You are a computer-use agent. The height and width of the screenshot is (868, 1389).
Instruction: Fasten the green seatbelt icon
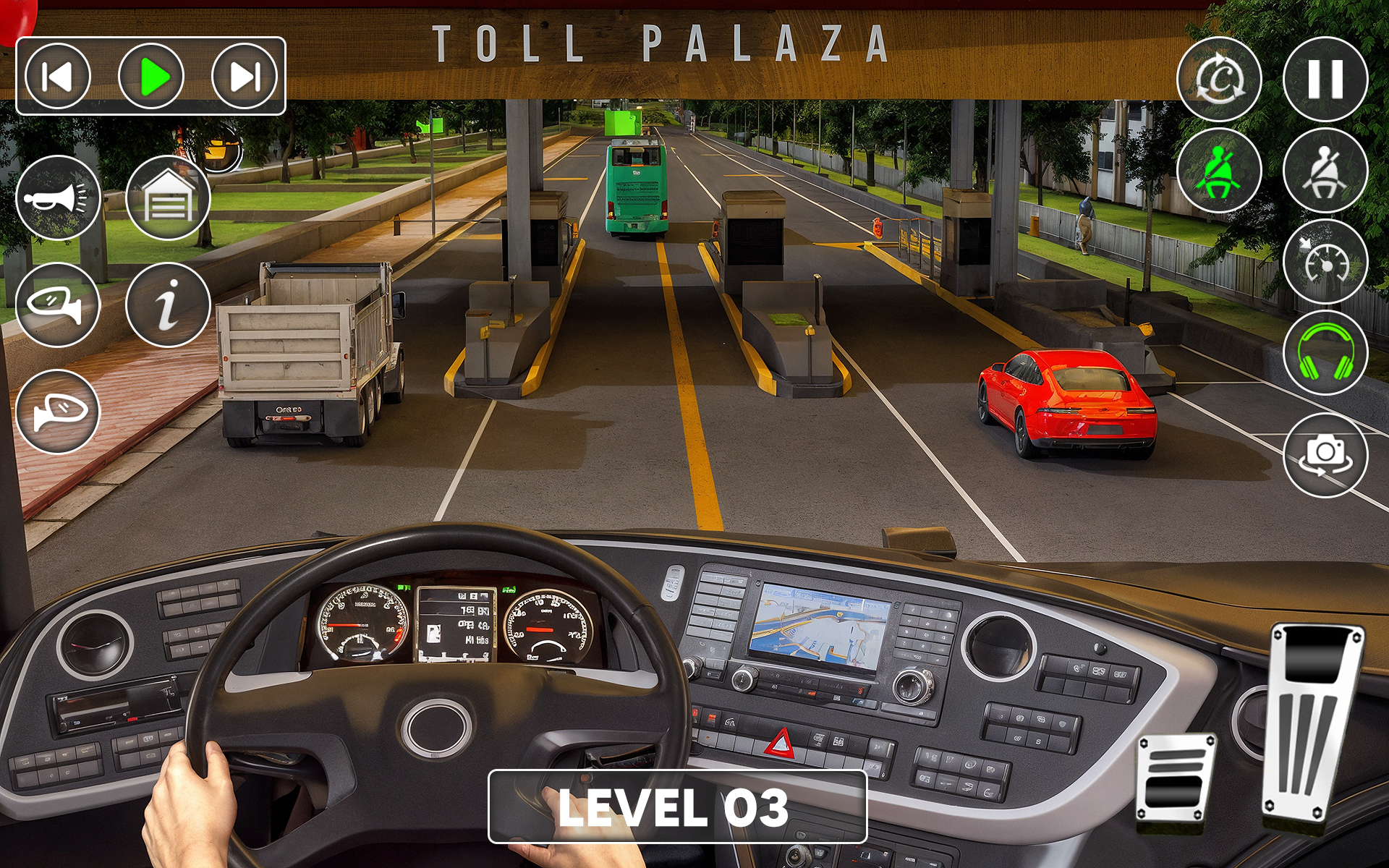pos(1219,171)
